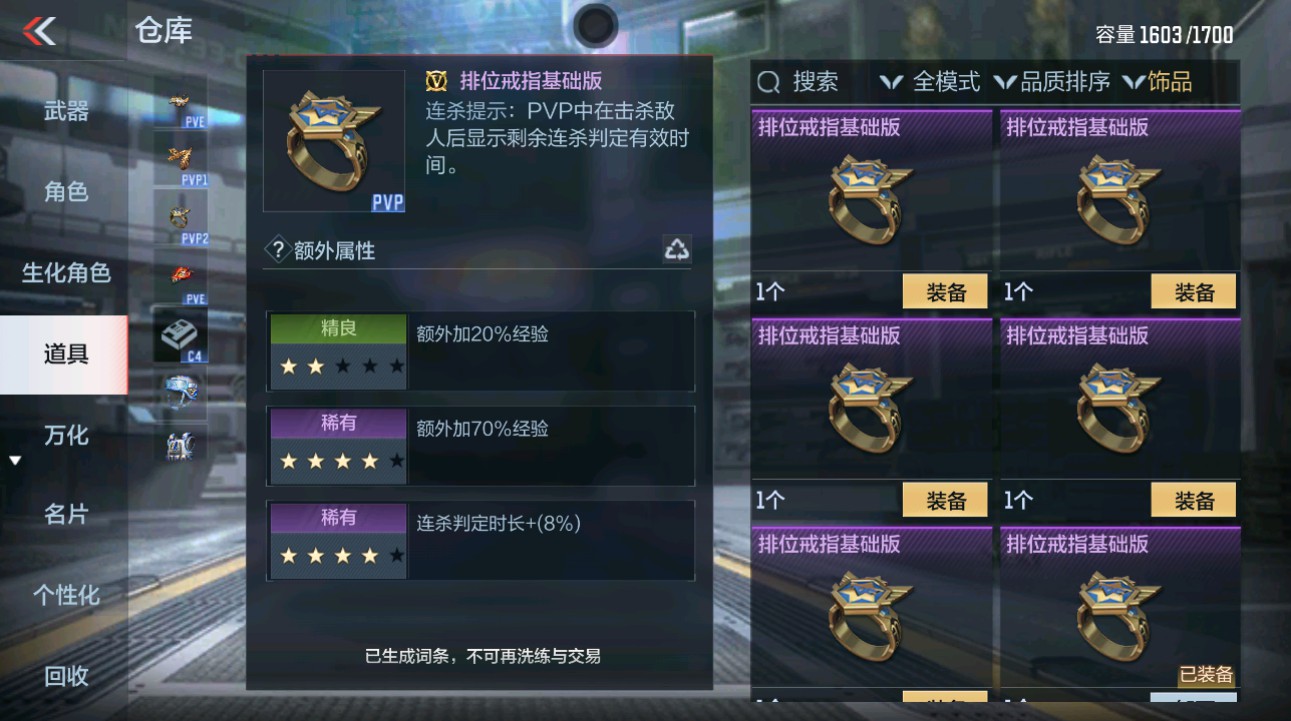Image resolution: width=1291 pixels, height=721 pixels.
Task: Select the PVE winged badge item icon
Action: tap(180, 103)
